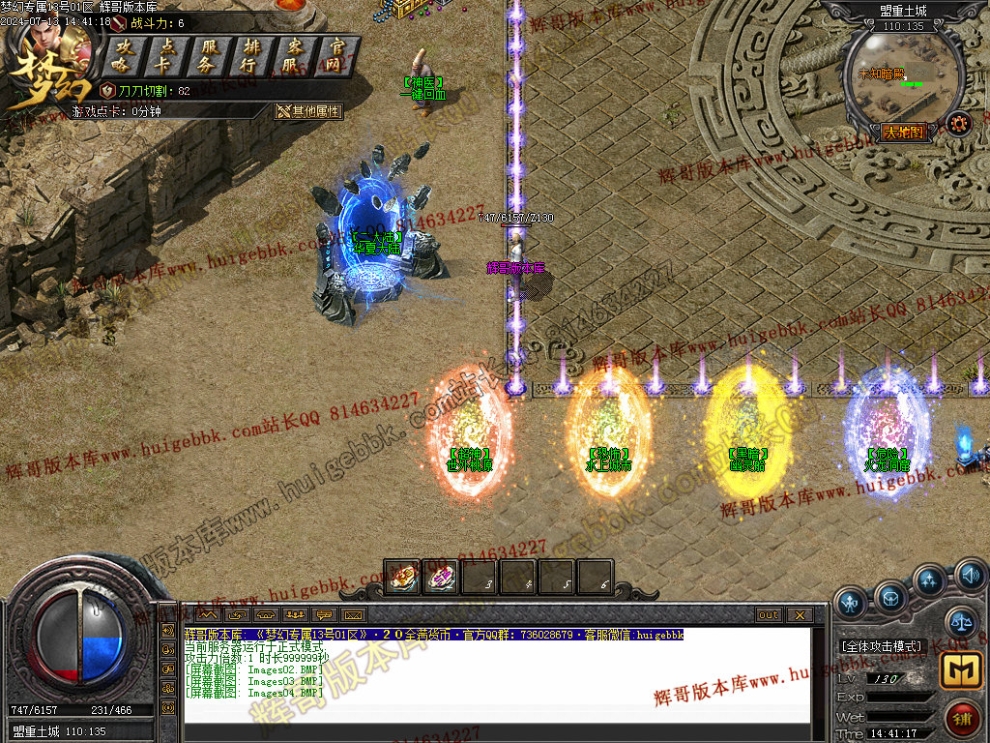Viewport: 990px width, 743px height.
Task: Open the balance scales trade icon
Action: pos(961,621)
